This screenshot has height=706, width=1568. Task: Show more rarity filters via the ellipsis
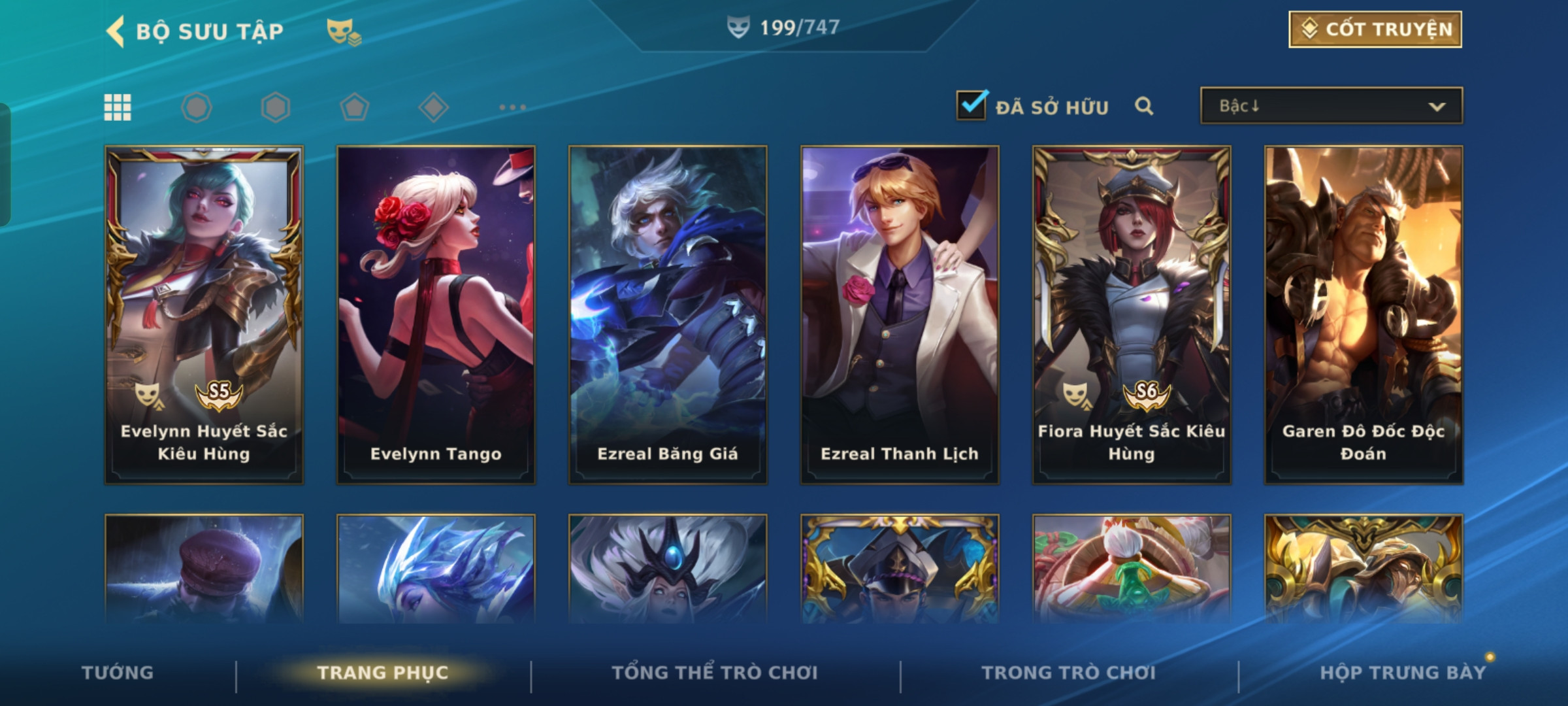point(512,107)
